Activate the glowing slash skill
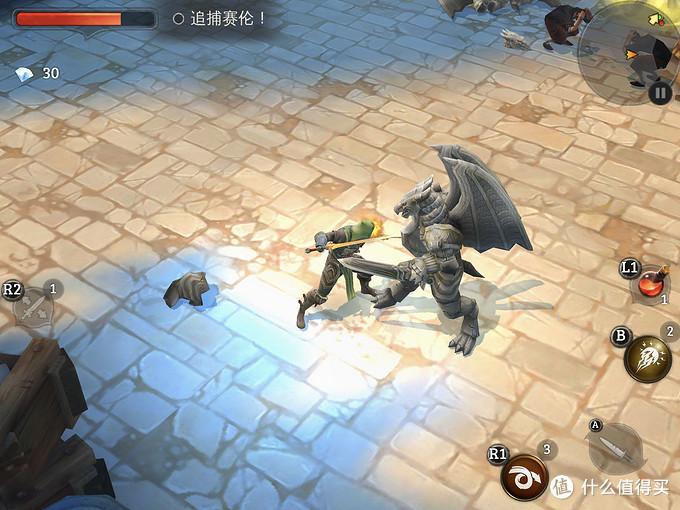The width and height of the screenshot is (680, 510). pyautogui.click(x=647, y=358)
